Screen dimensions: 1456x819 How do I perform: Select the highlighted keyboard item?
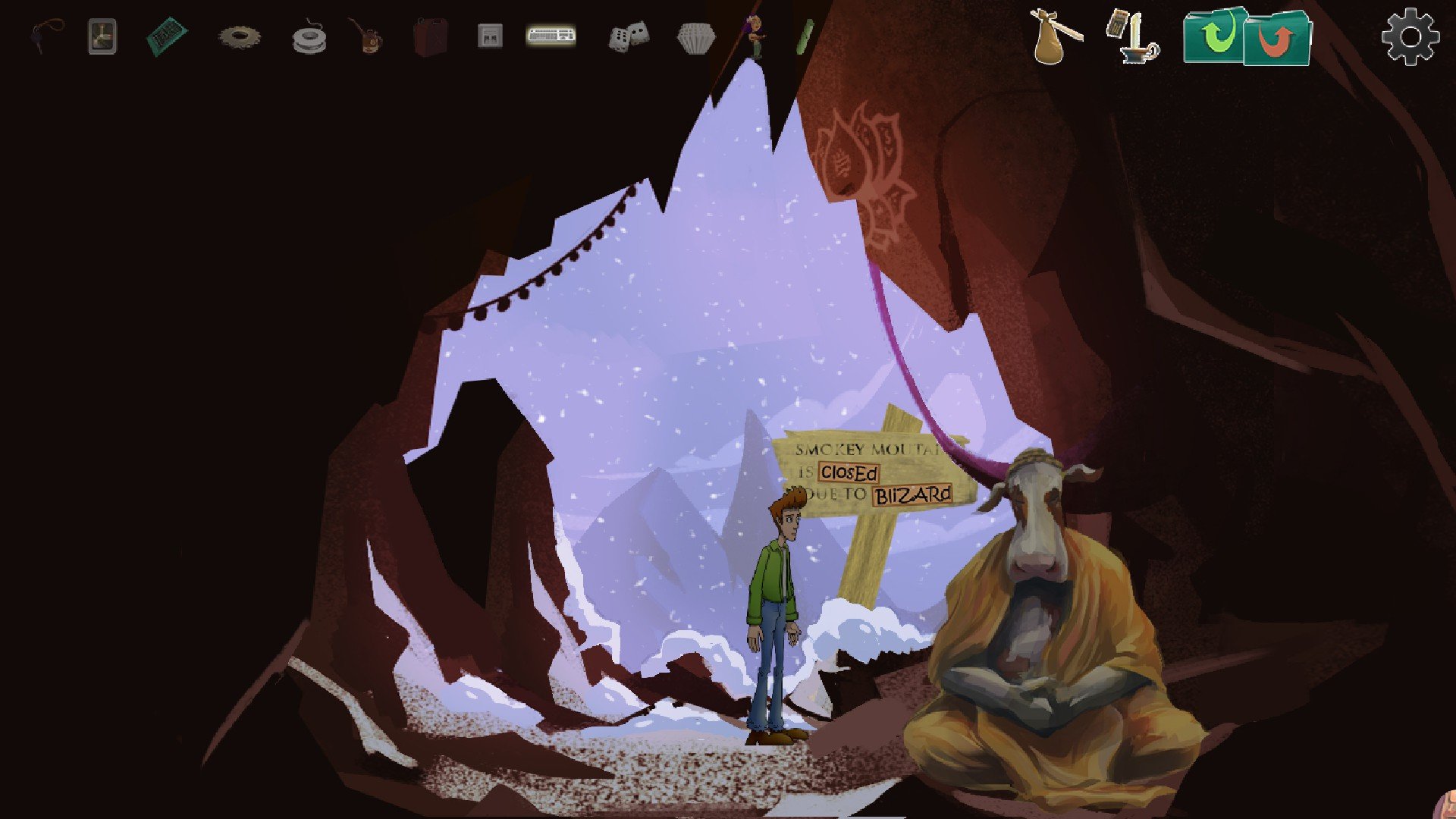click(551, 35)
